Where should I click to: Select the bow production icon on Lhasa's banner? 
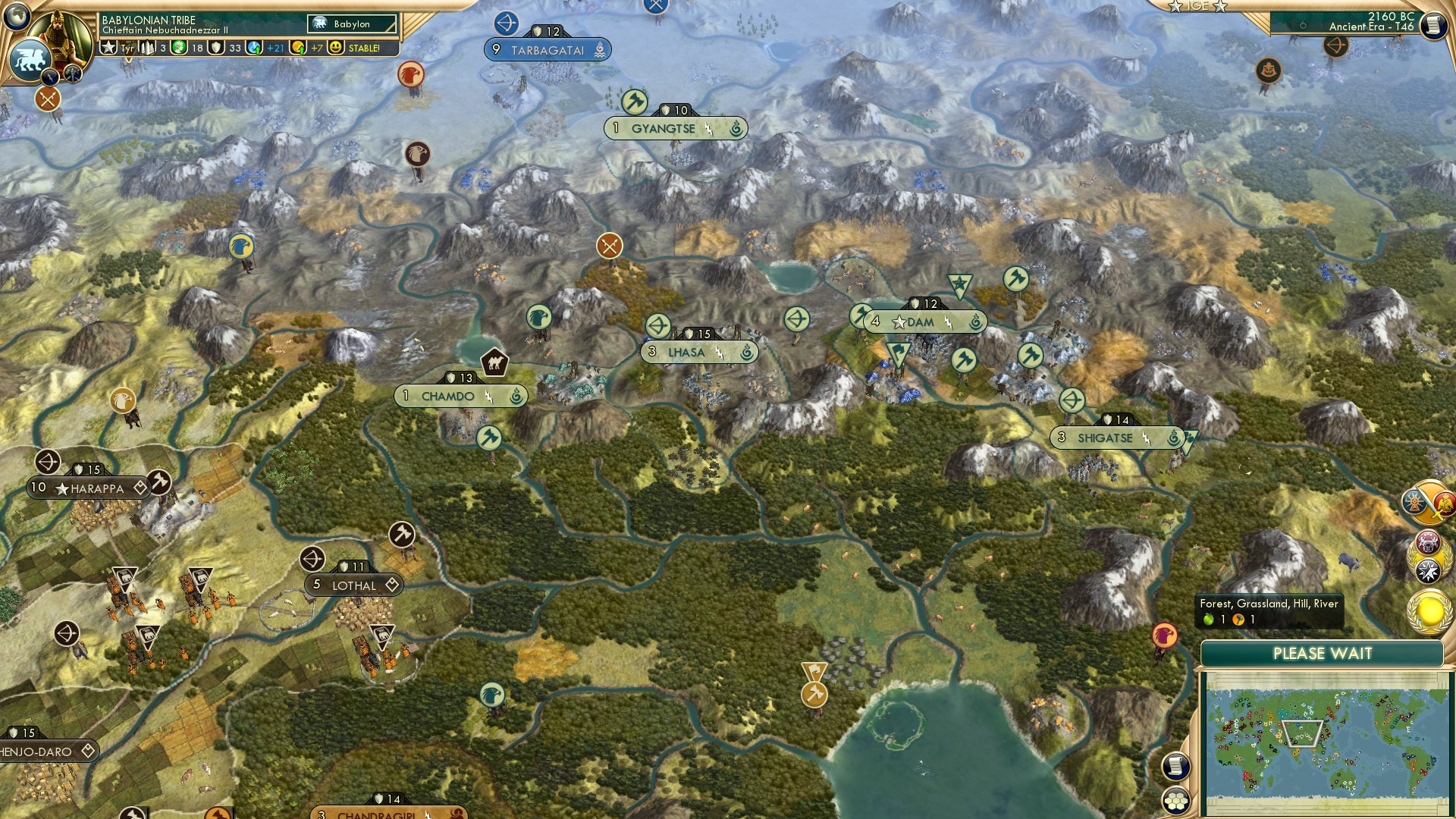pos(657,325)
